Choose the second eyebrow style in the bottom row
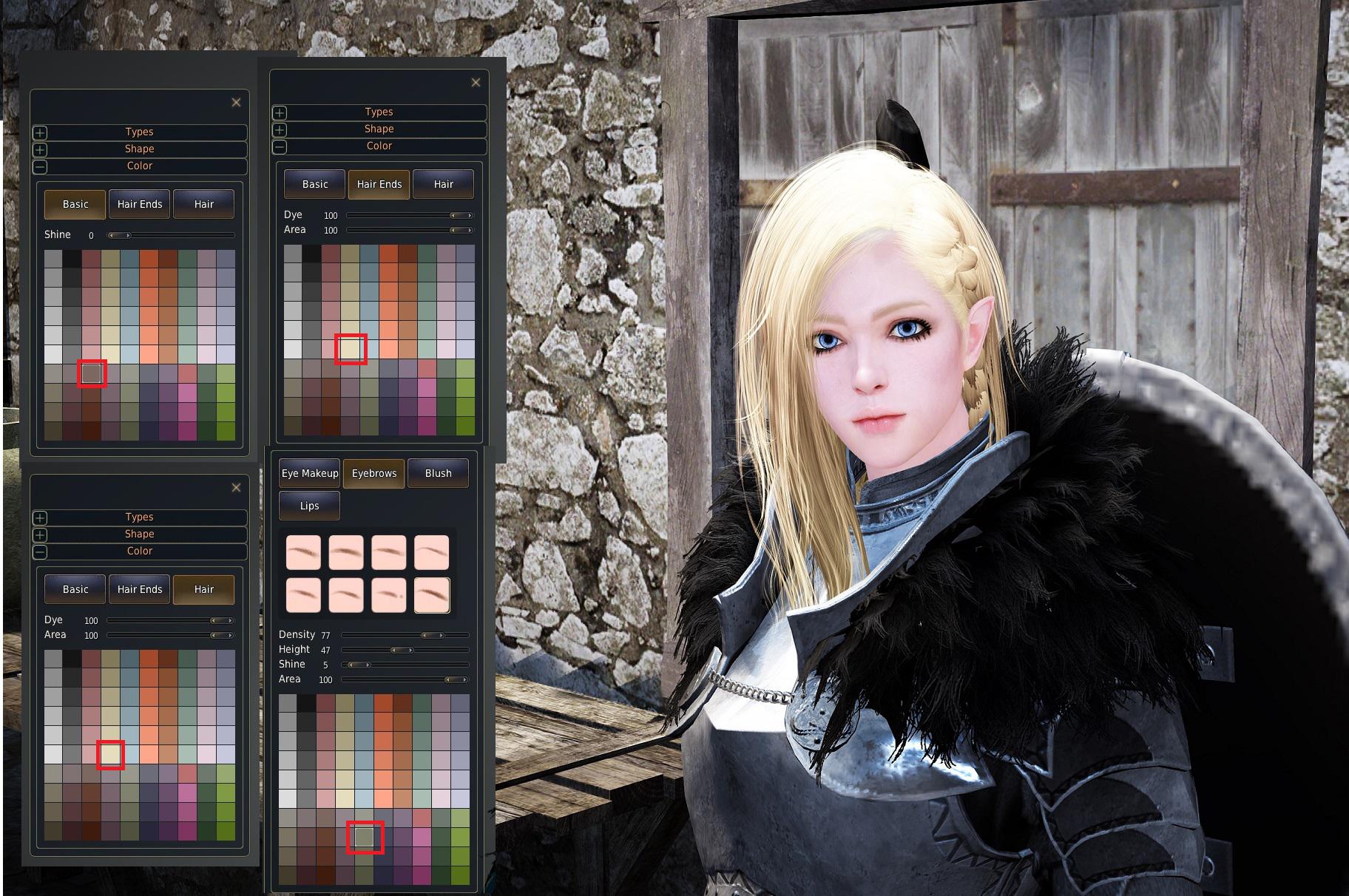 [x=347, y=595]
